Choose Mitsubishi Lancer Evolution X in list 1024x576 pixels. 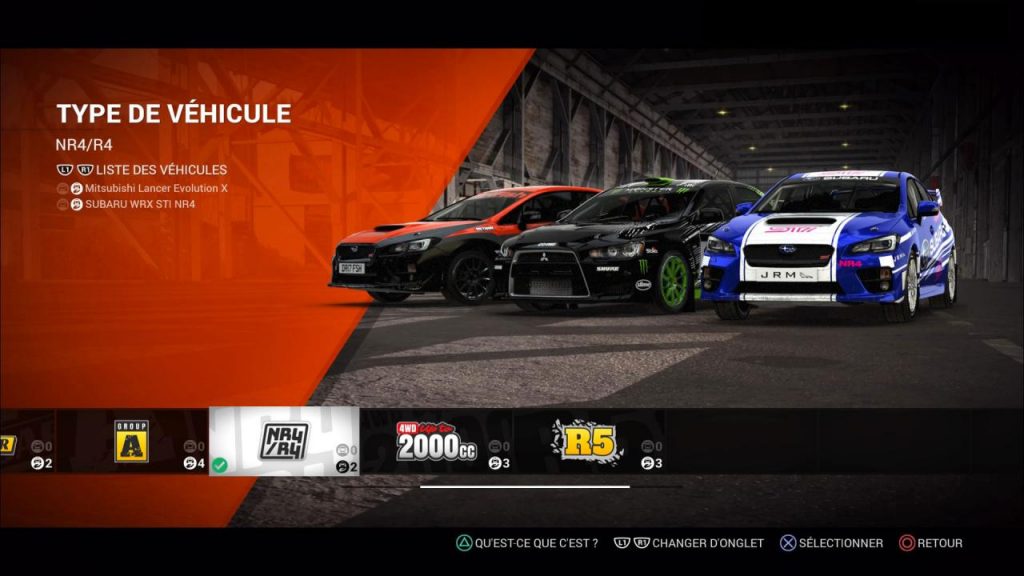[156, 188]
